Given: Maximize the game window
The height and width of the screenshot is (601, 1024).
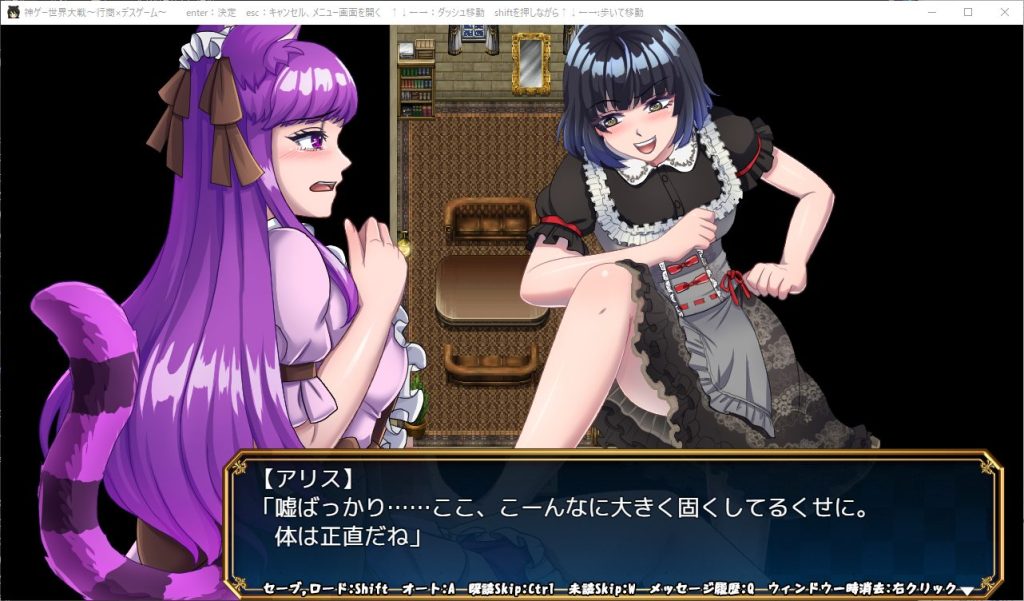Looking at the screenshot, I should 967,12.
